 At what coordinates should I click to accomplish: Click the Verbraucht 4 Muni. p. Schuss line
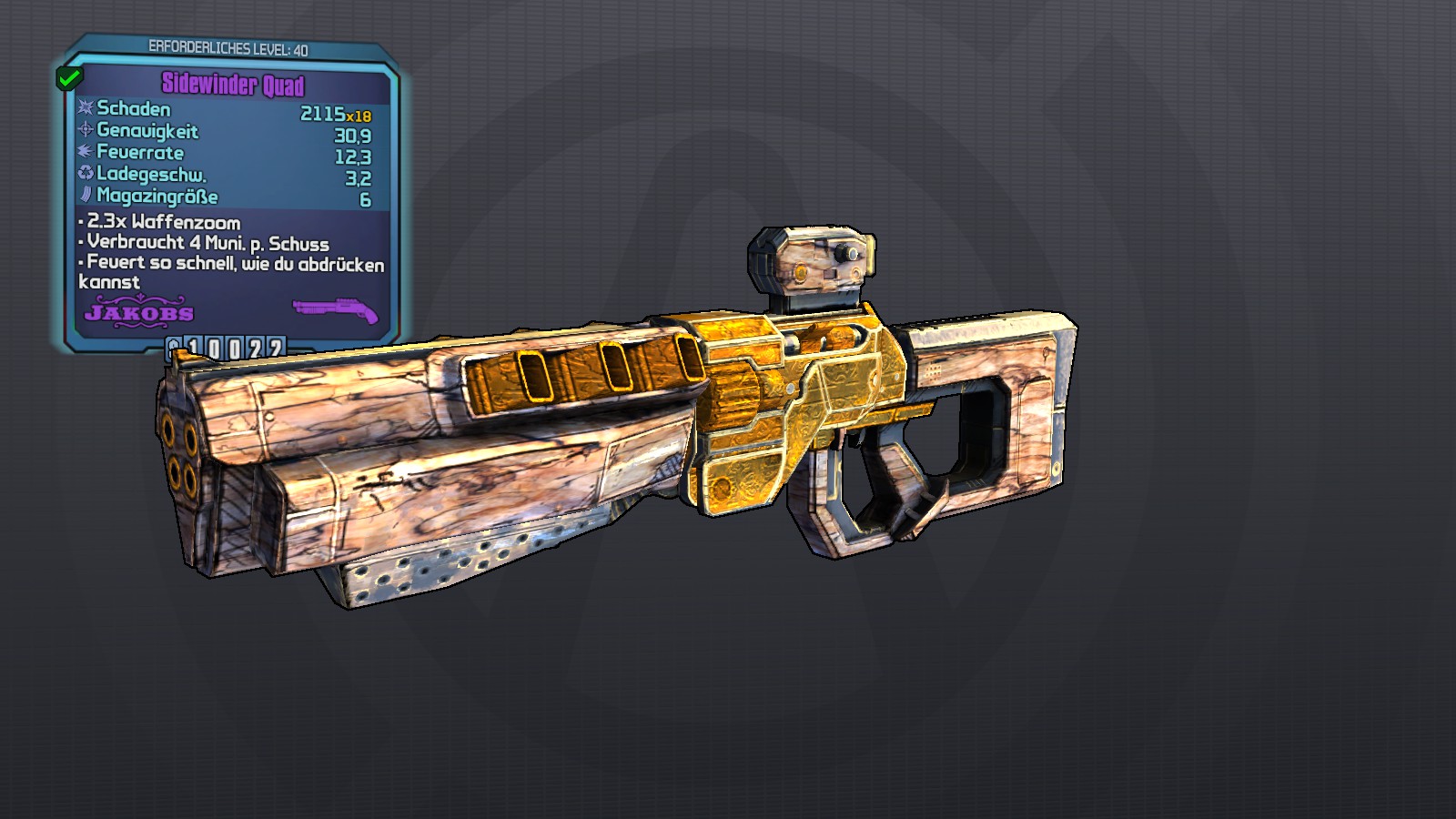click(205, 244)
